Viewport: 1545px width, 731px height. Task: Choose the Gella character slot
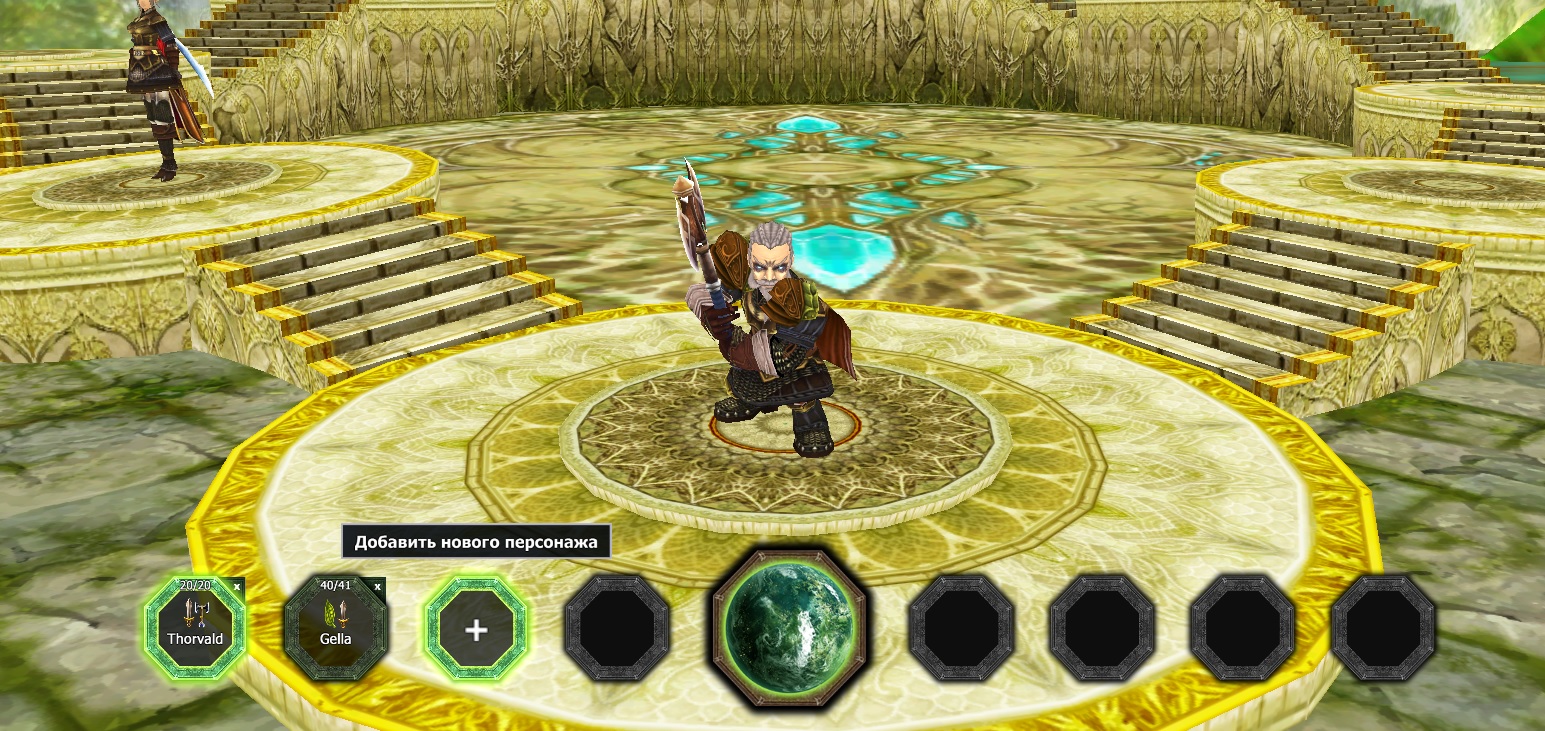335,629
